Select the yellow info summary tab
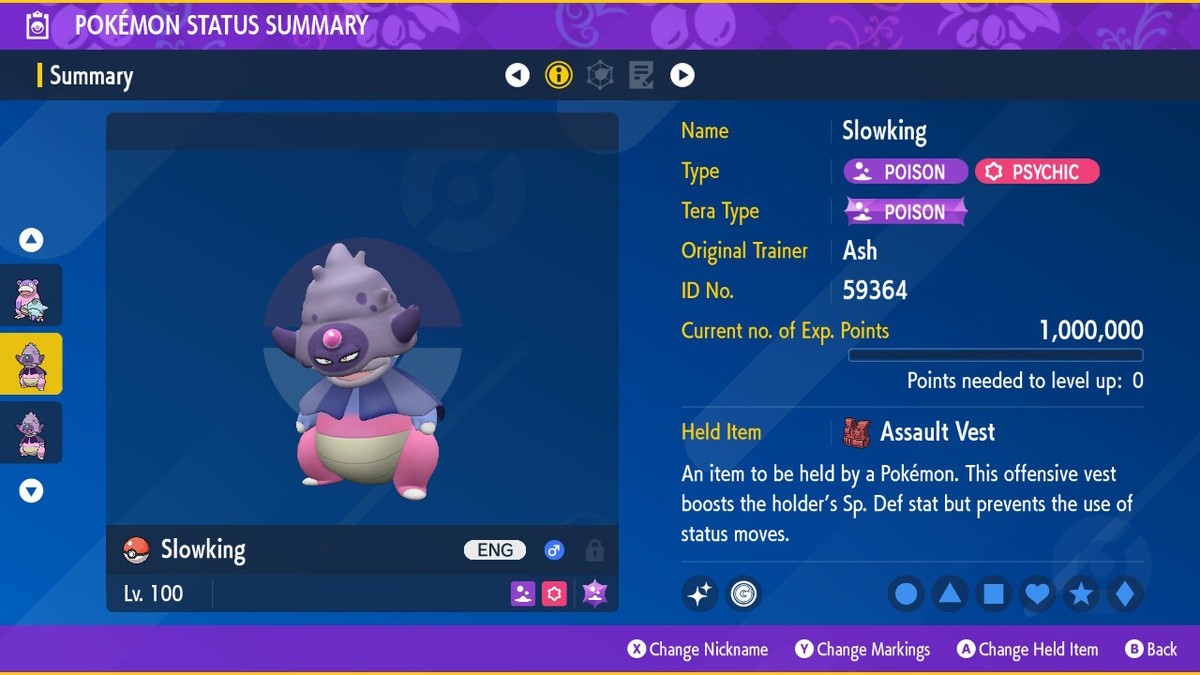 tap(559, 75)
